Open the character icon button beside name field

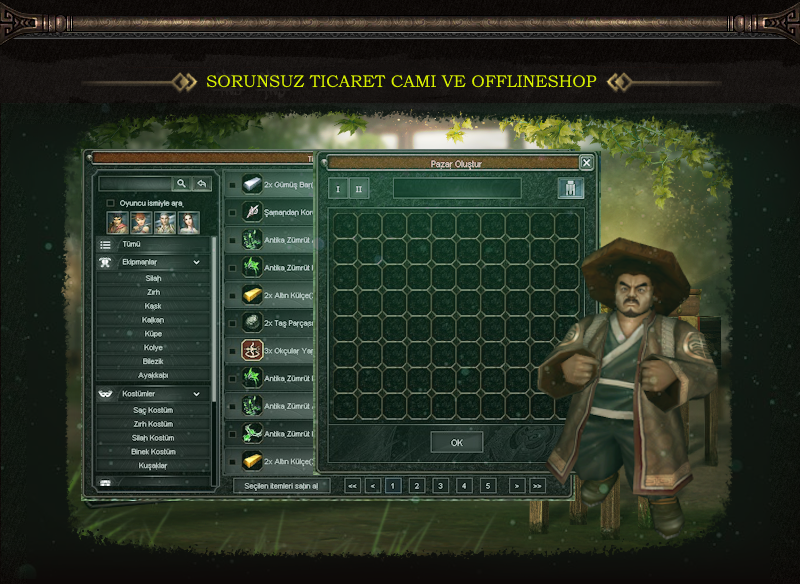[571, 189]
